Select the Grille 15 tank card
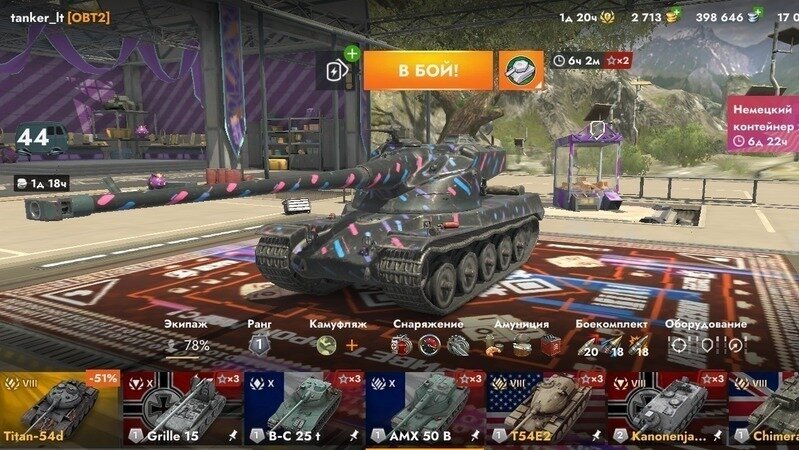 [x=182, y=408]
